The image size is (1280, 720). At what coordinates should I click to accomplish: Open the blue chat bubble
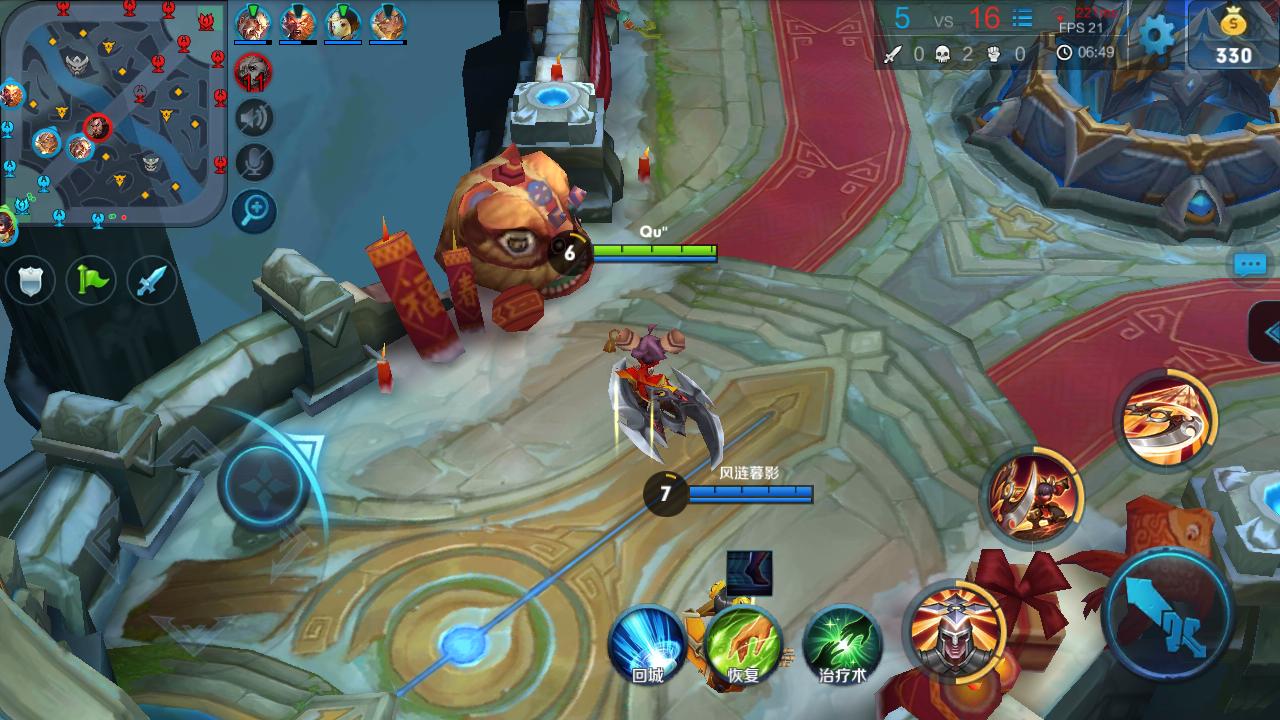1251,265
